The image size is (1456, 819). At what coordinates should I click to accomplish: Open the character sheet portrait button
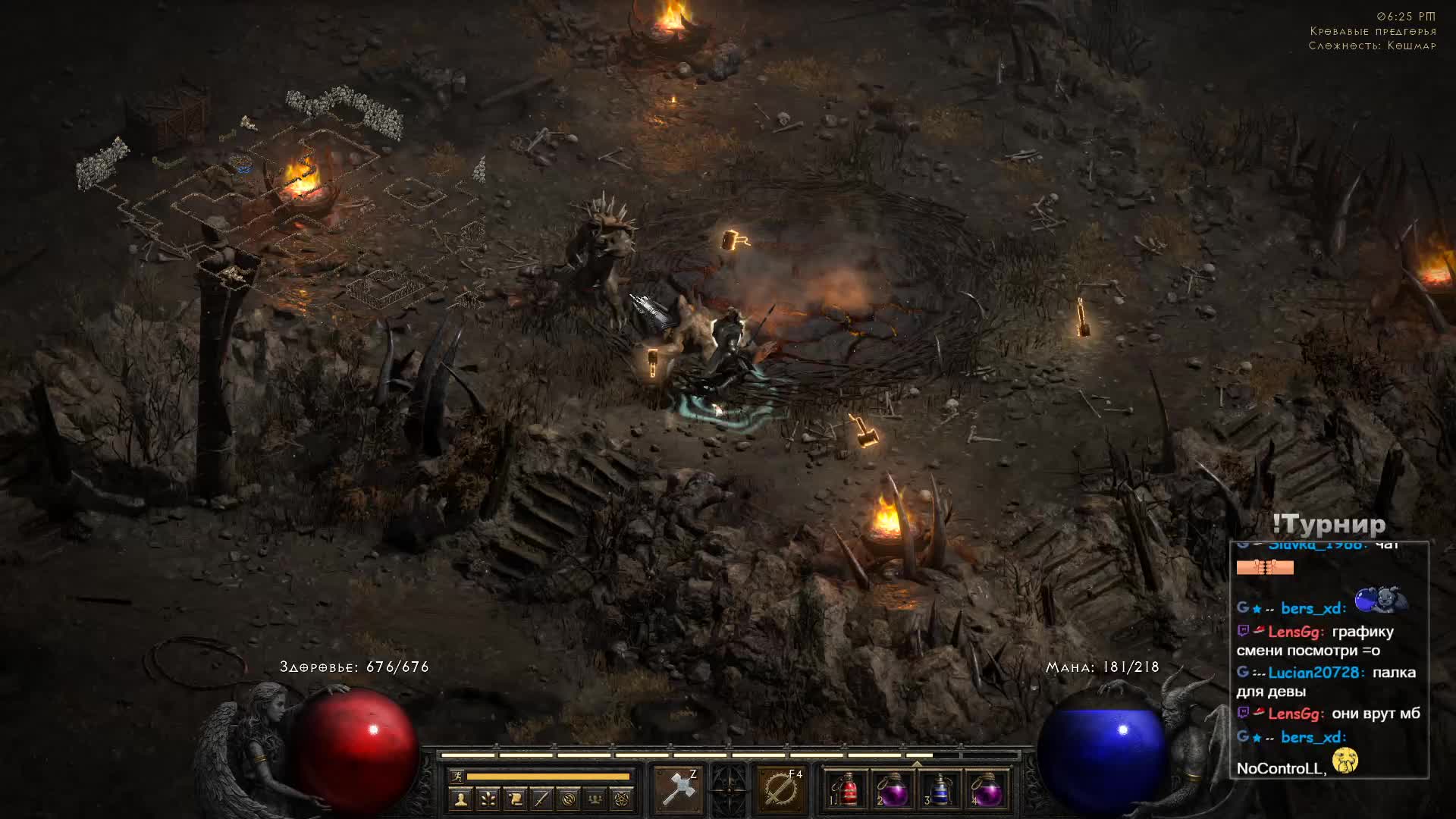(461, 799)
